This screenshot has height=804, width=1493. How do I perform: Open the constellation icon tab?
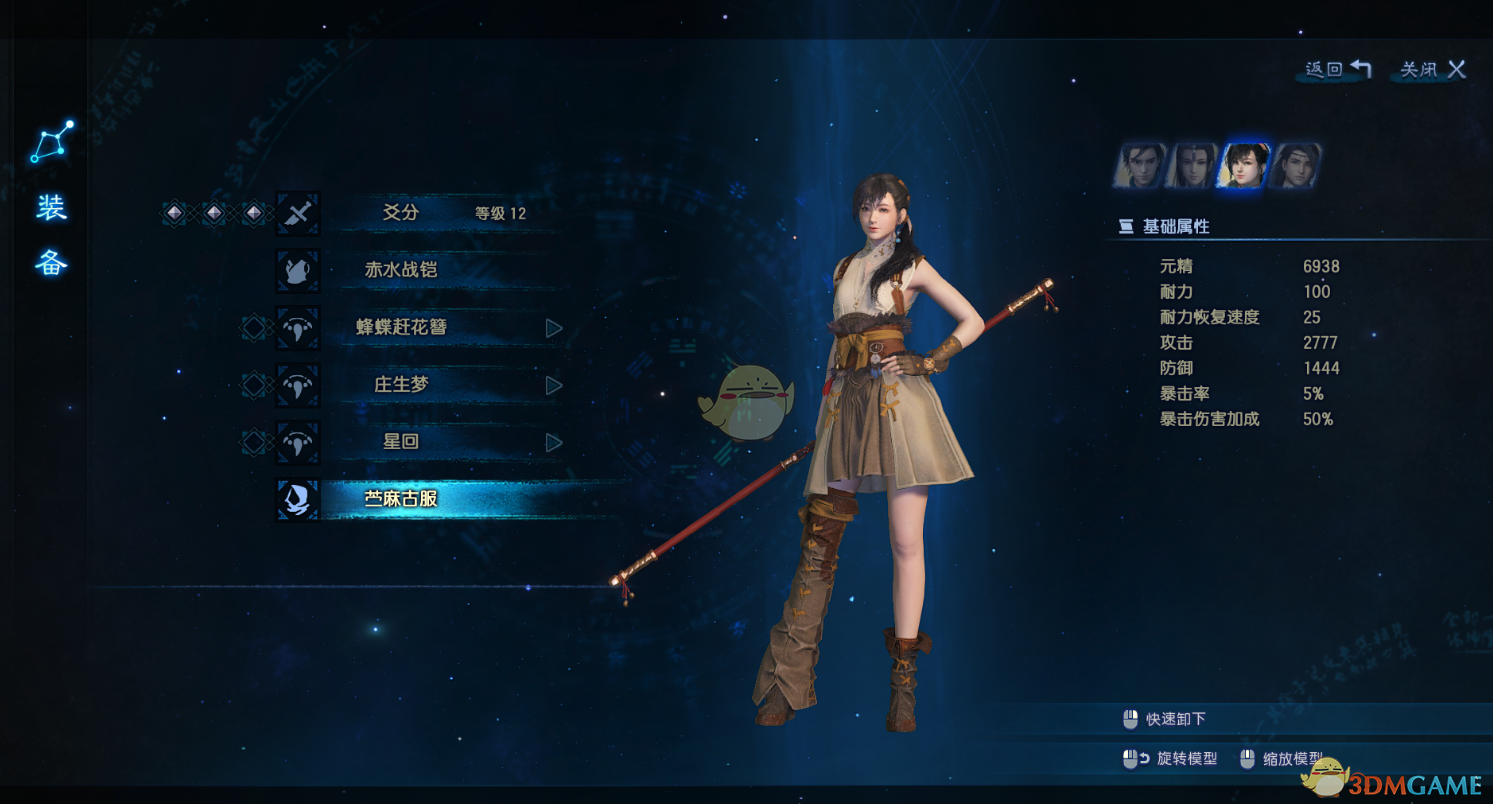pos(51,143)
